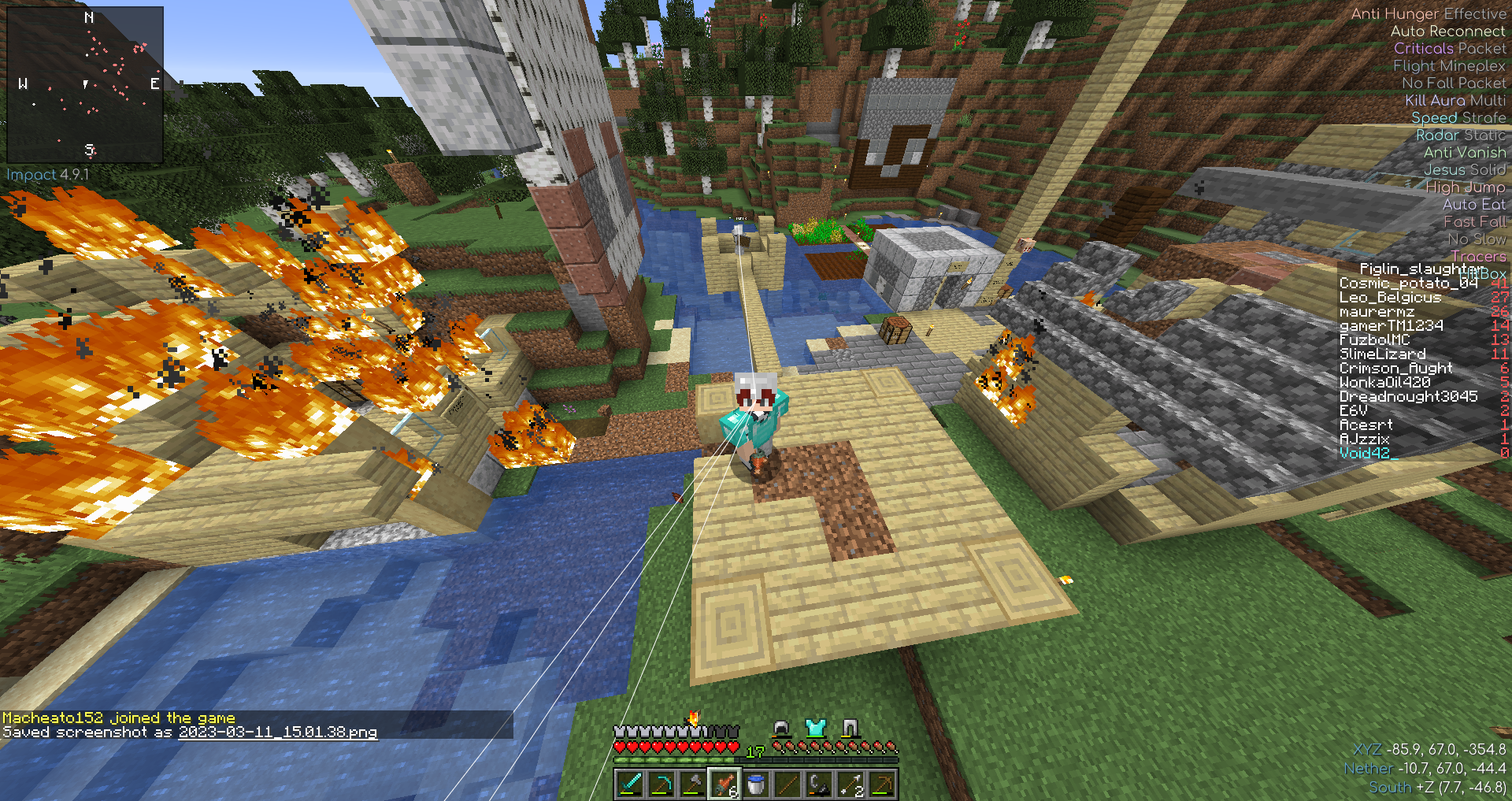
Task: Open the saved screenshot link in chat
Action: 277,732
